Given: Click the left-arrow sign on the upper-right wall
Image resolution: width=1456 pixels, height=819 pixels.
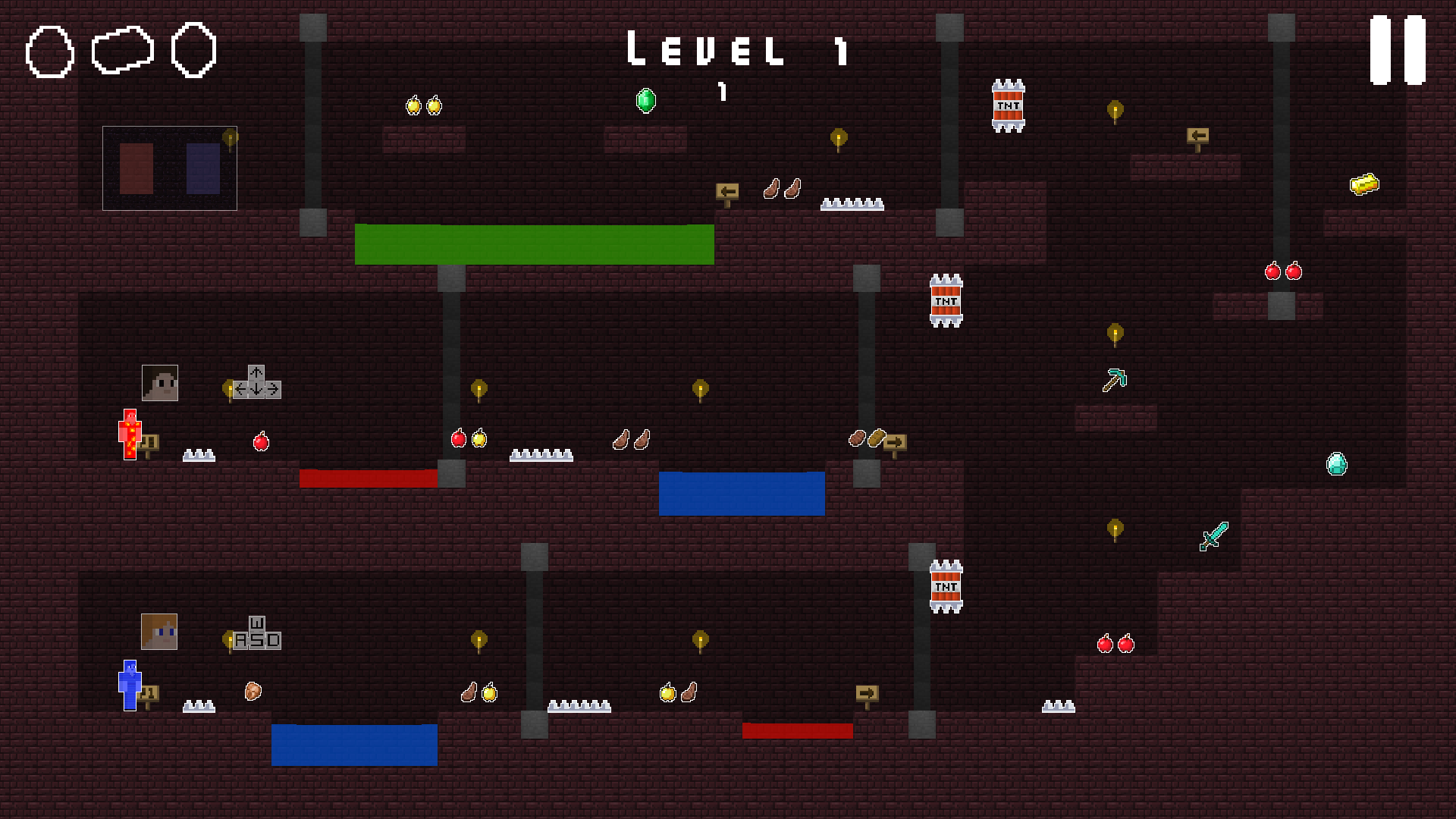Looking at the screenshot, I should 1198,135.
